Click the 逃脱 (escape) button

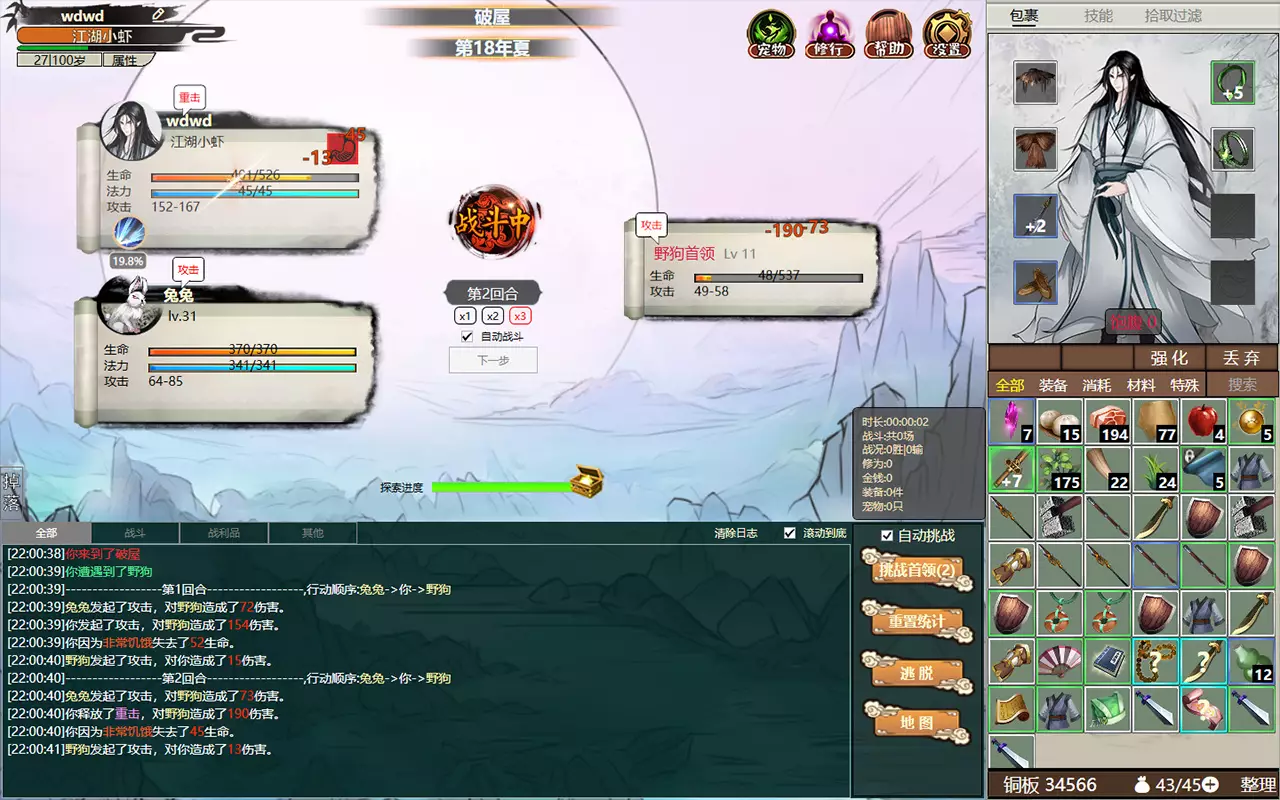coord(918,672)
